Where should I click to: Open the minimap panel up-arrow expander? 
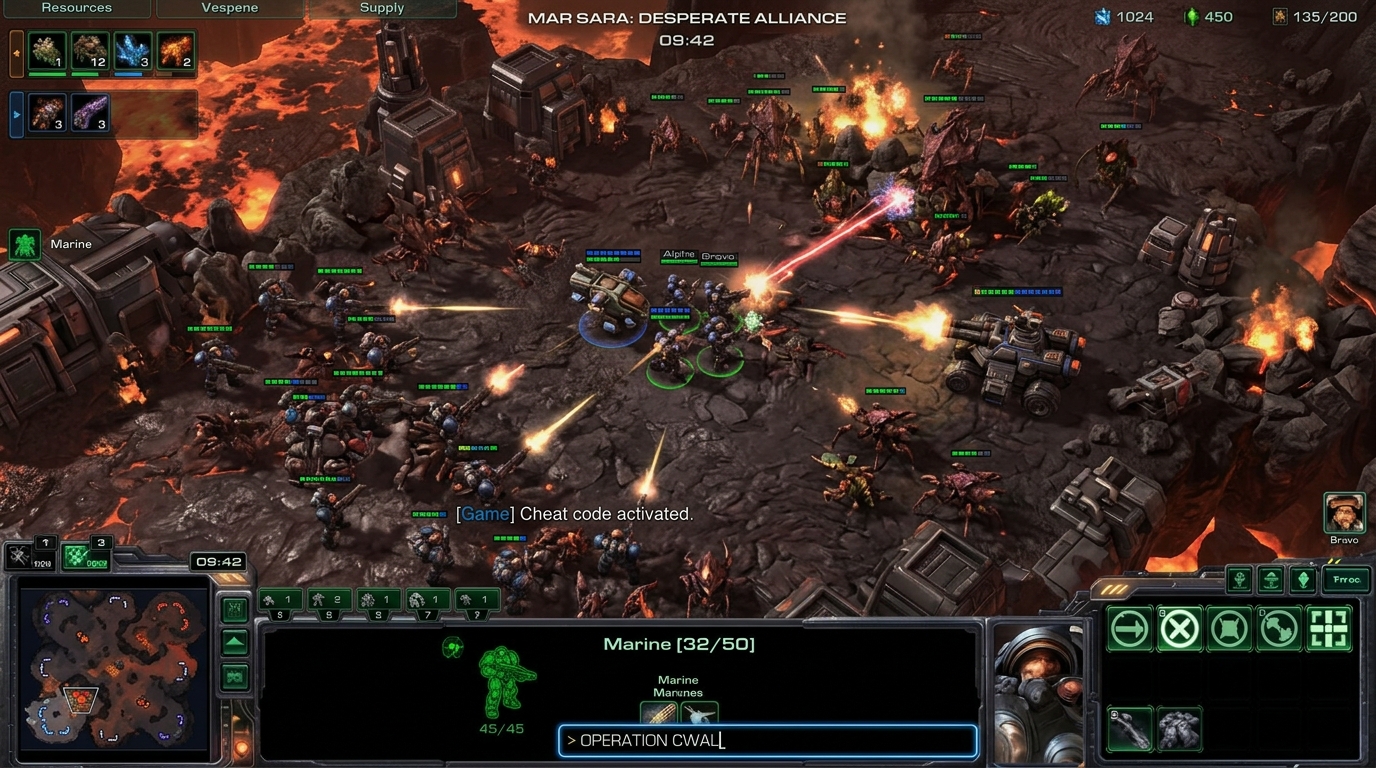(x=234, y=643)
